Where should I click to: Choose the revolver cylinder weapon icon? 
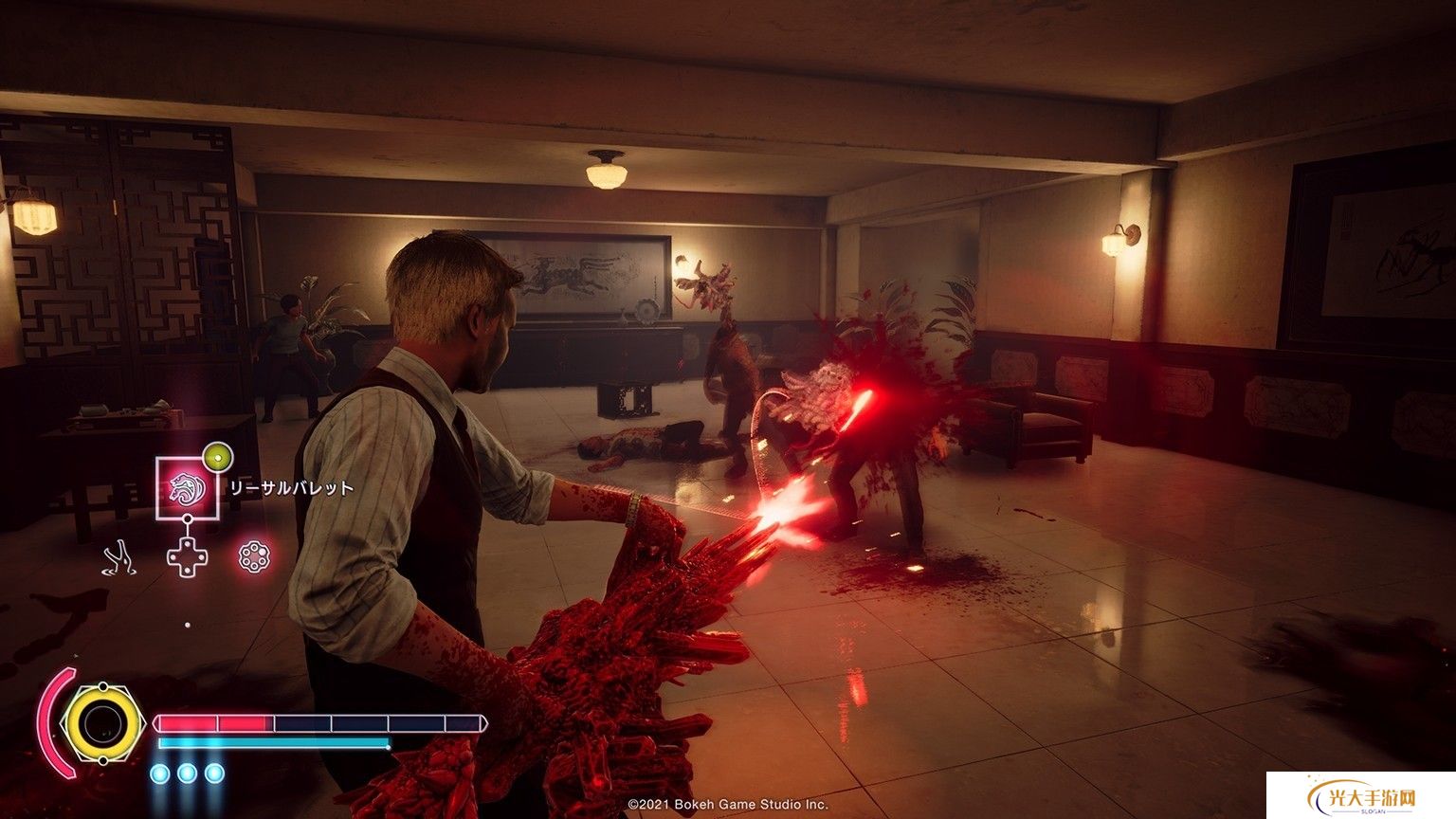254,556
